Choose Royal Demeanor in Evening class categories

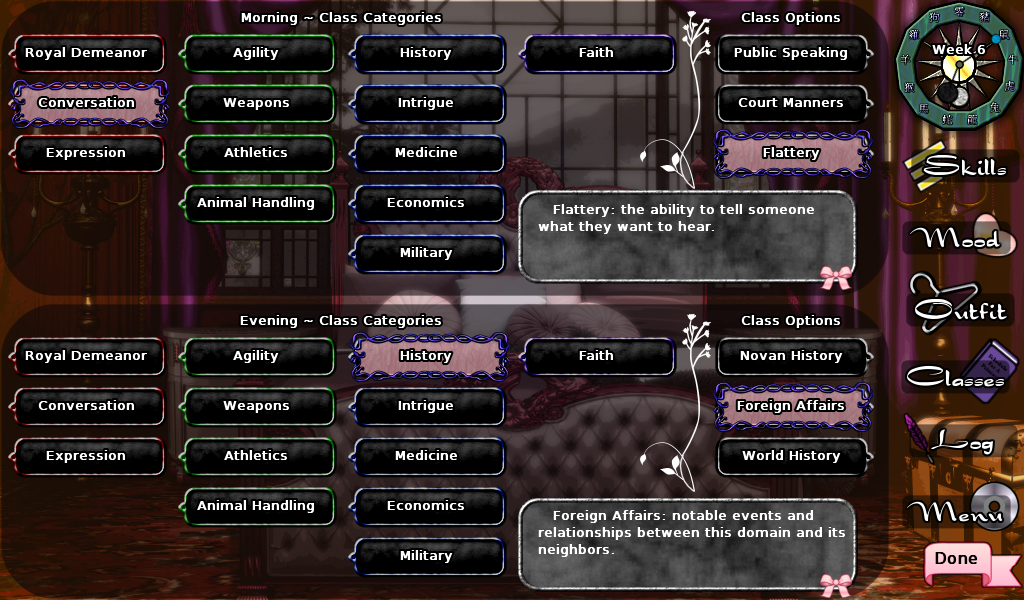coord(86,356)
